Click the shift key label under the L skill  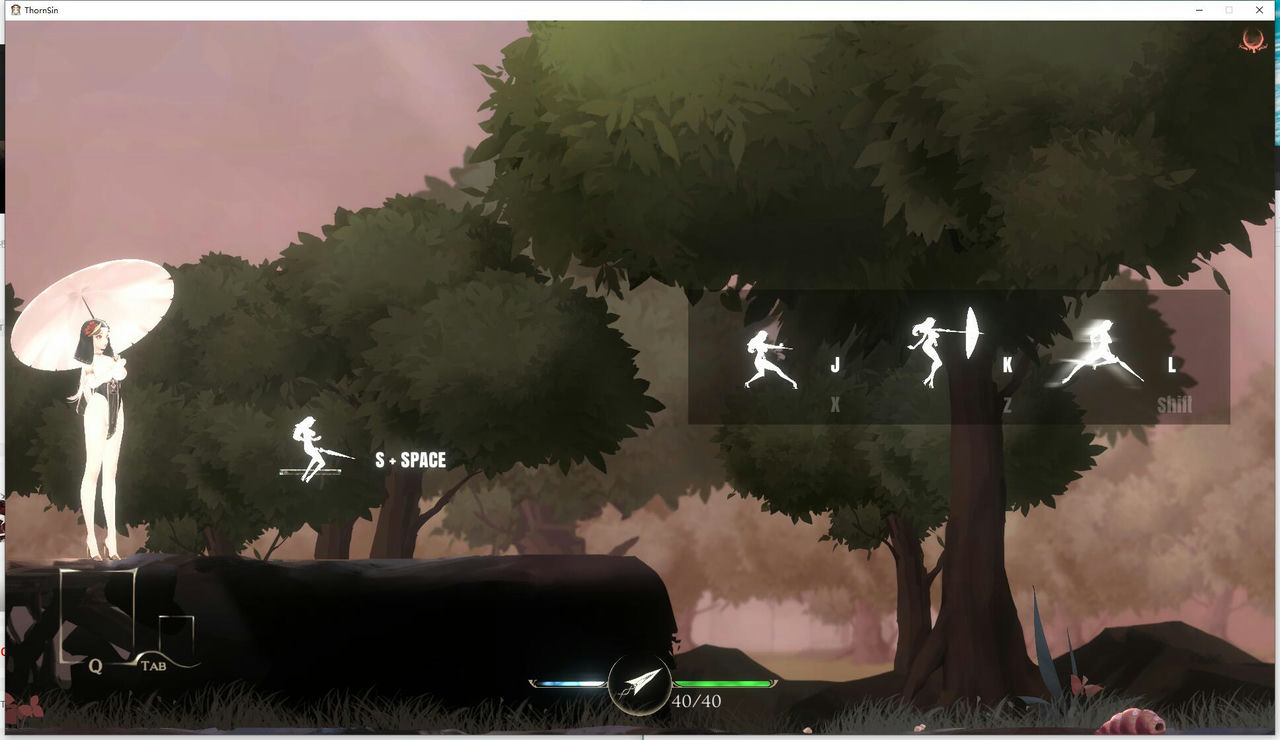1173,405
